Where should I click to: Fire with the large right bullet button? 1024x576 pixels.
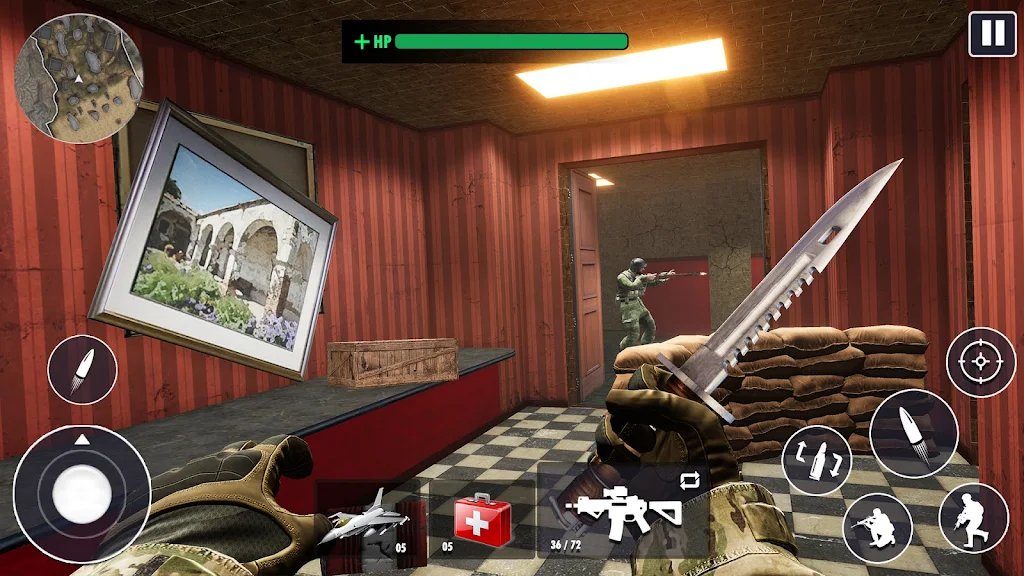click(x=914, y=434)
